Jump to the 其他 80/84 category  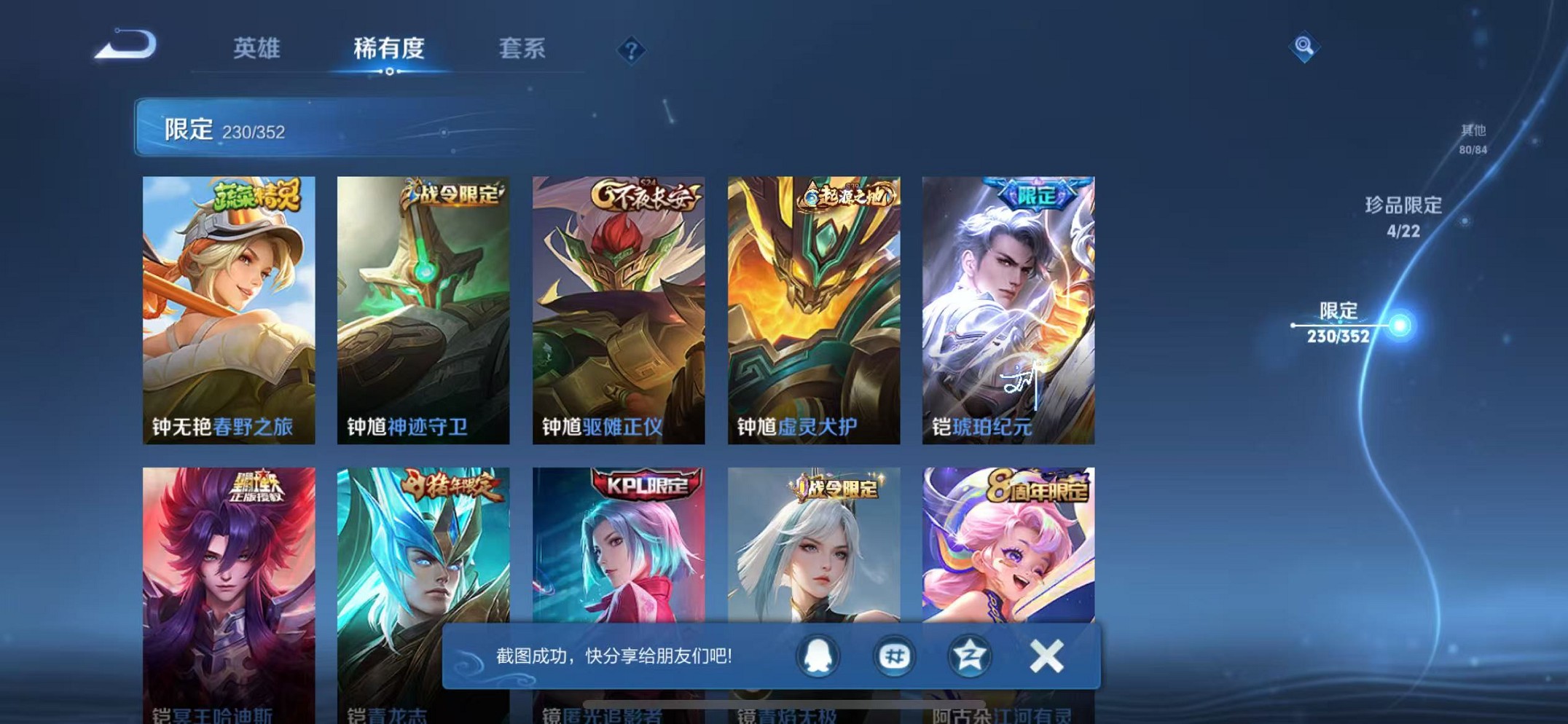pos(1472,138)
